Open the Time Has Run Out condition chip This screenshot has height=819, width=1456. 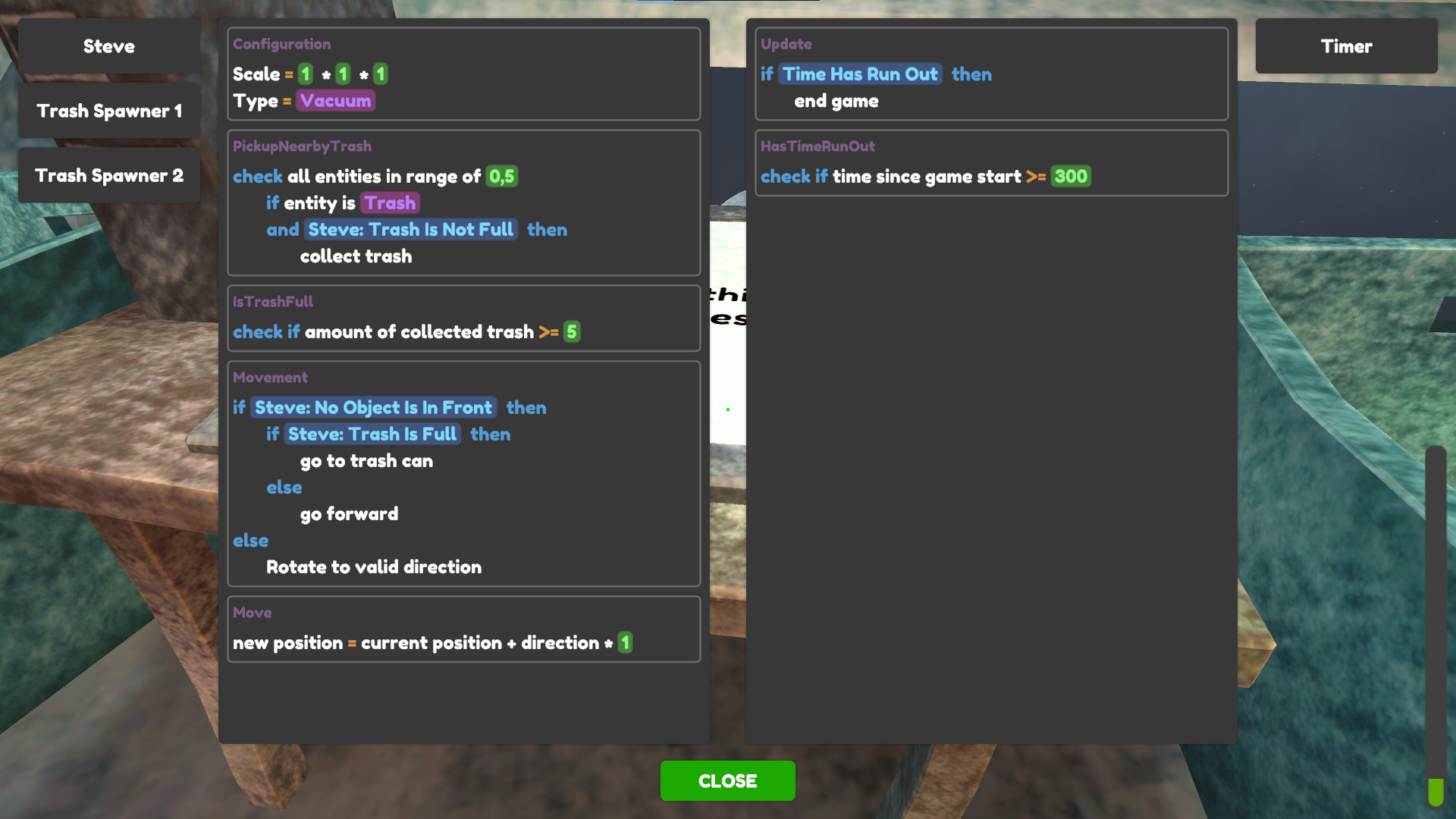point(860,74)
